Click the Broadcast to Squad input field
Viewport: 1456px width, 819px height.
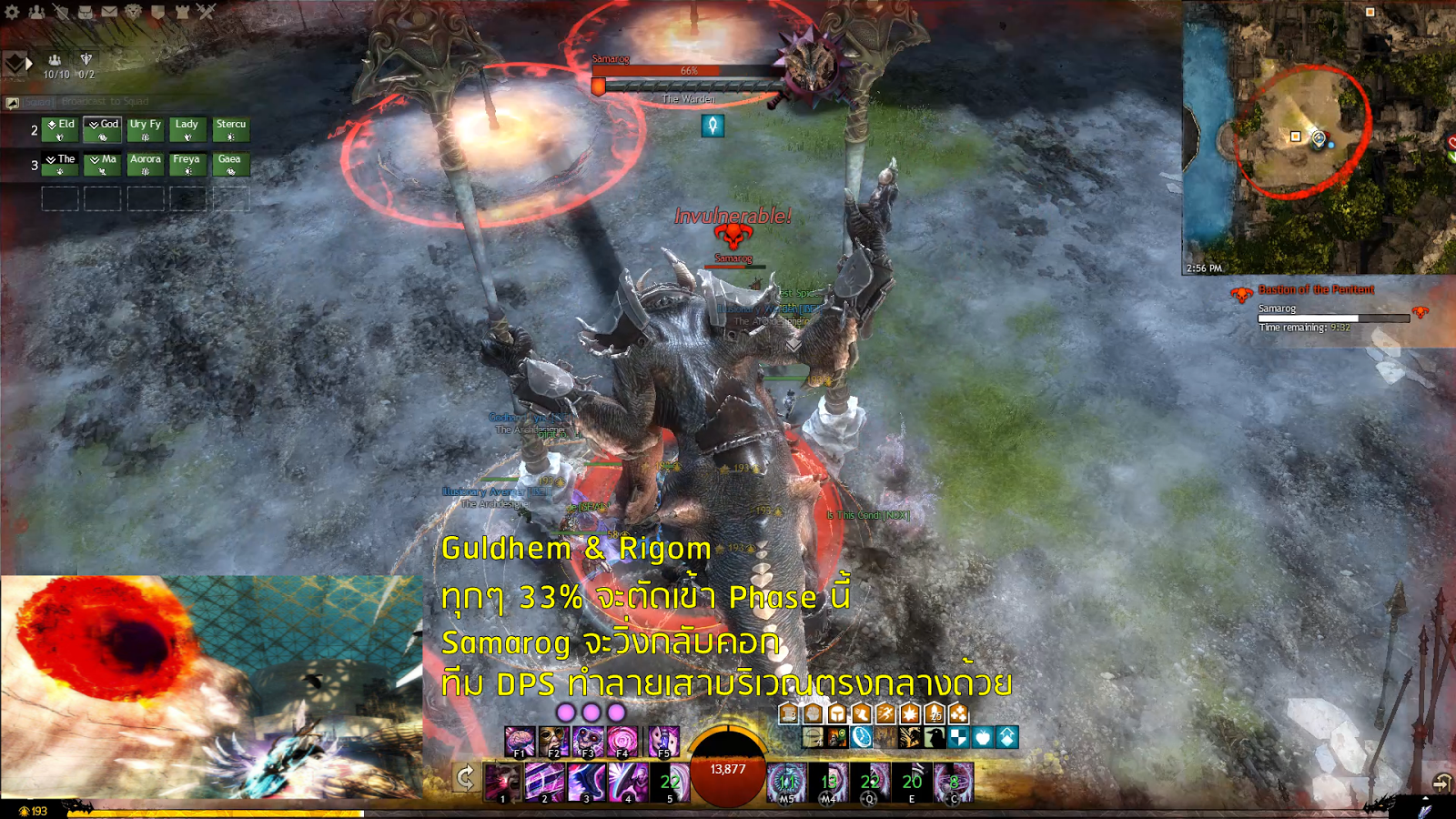[x=106, y=101]
